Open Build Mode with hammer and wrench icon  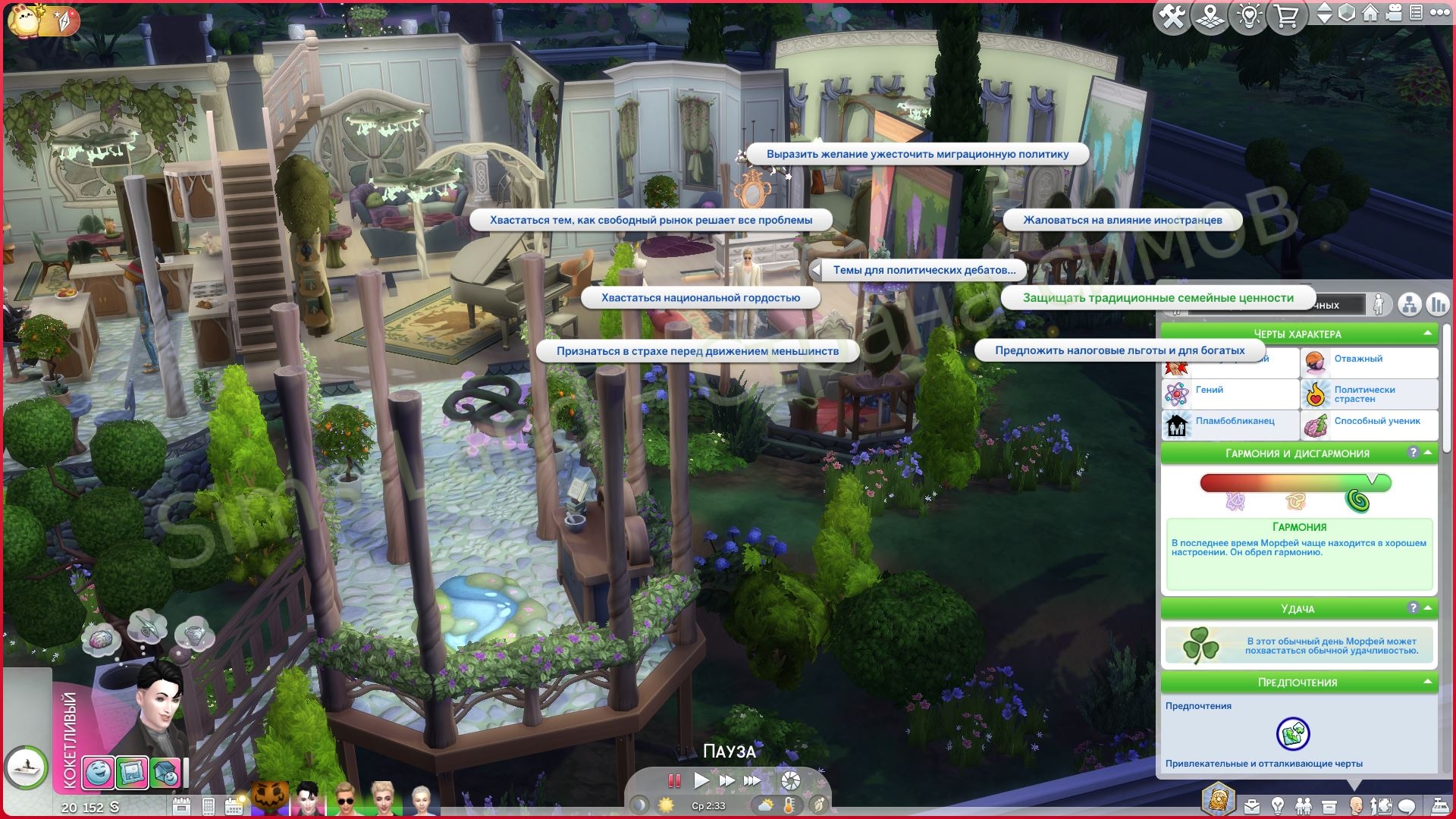click(x=1172, y=17)
